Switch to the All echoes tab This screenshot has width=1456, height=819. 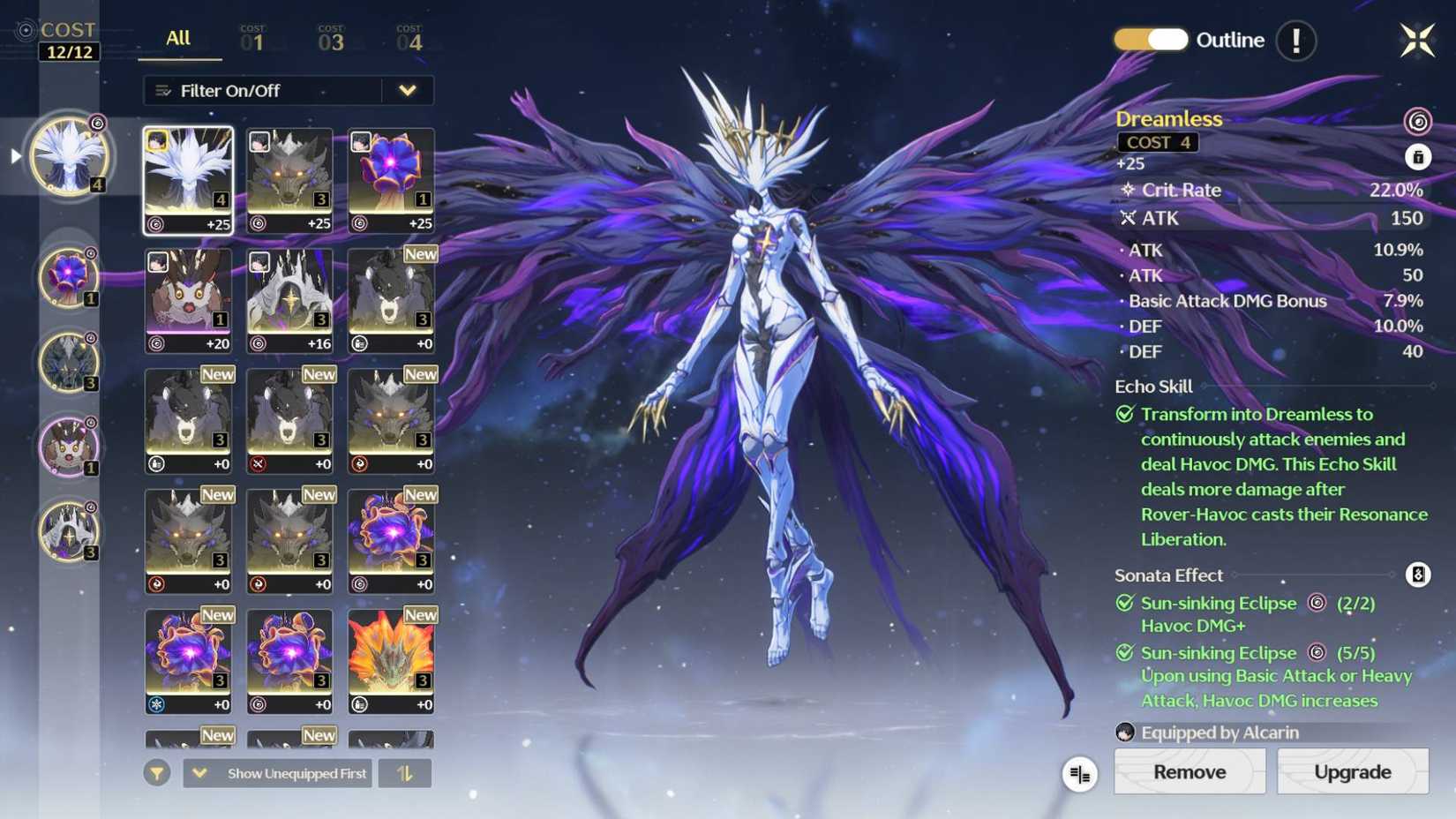(x=178, y=39)
